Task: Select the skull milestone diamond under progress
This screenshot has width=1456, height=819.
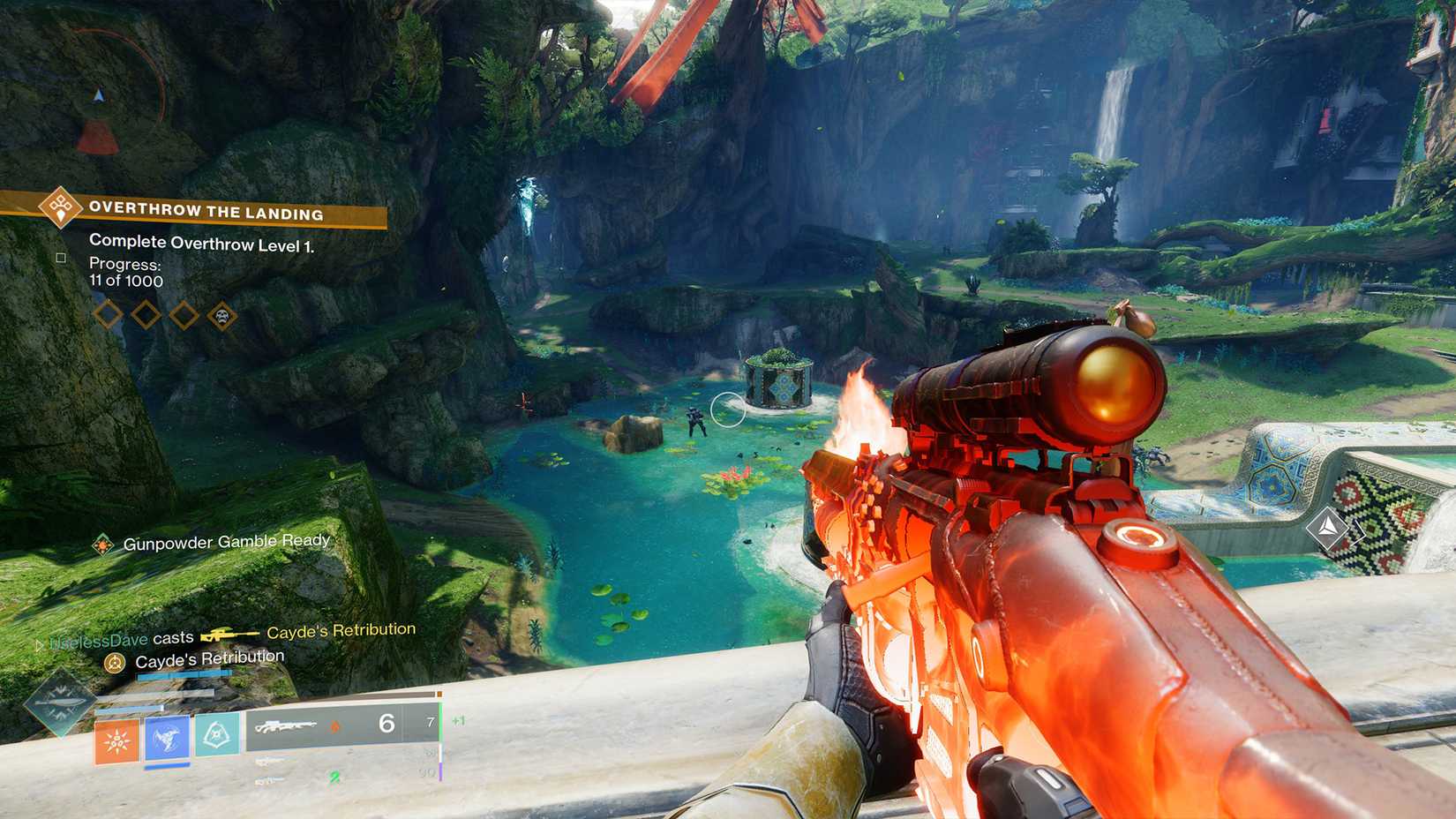Action: (x=221, y=314)
